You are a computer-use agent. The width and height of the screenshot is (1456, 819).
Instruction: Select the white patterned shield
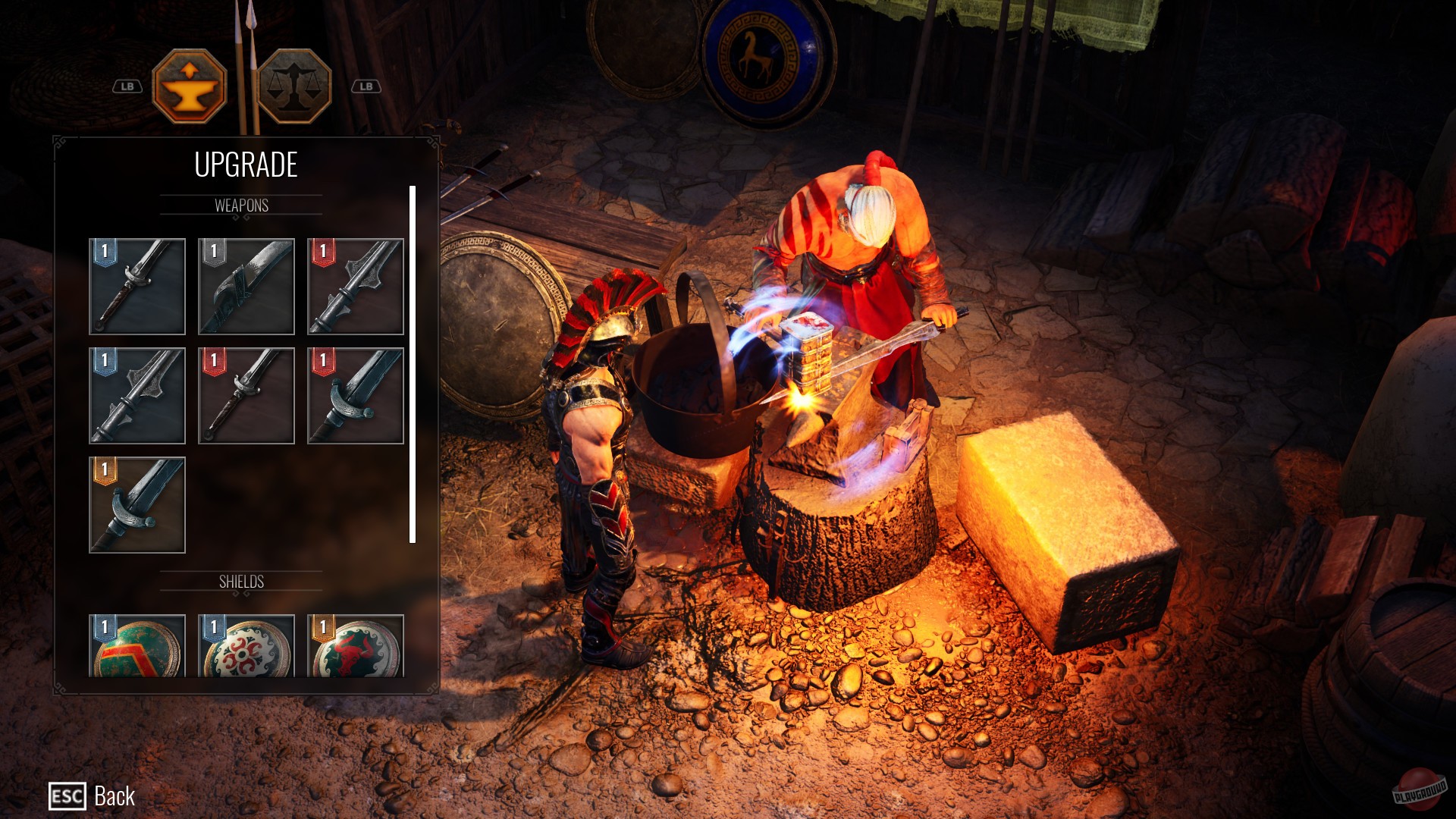coord(246,650)
